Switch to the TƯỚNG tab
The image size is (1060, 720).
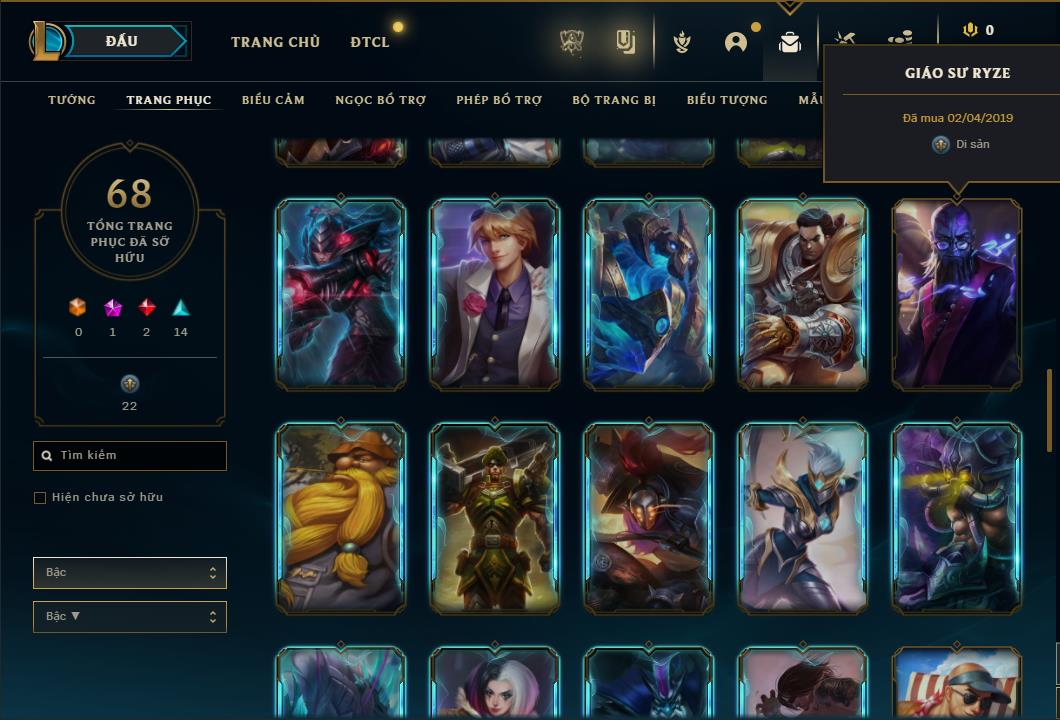pyautogui.click(x=72, y=100)
